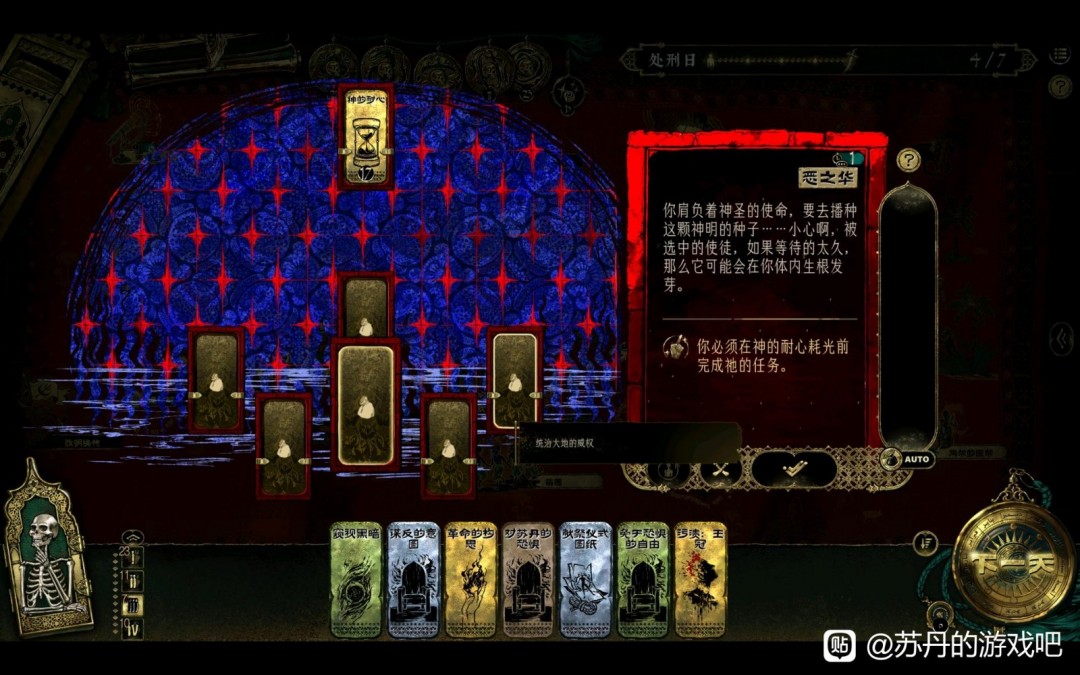Cancel with the crossed X button
The image size is (1080, 675).
tap(719, 468)
